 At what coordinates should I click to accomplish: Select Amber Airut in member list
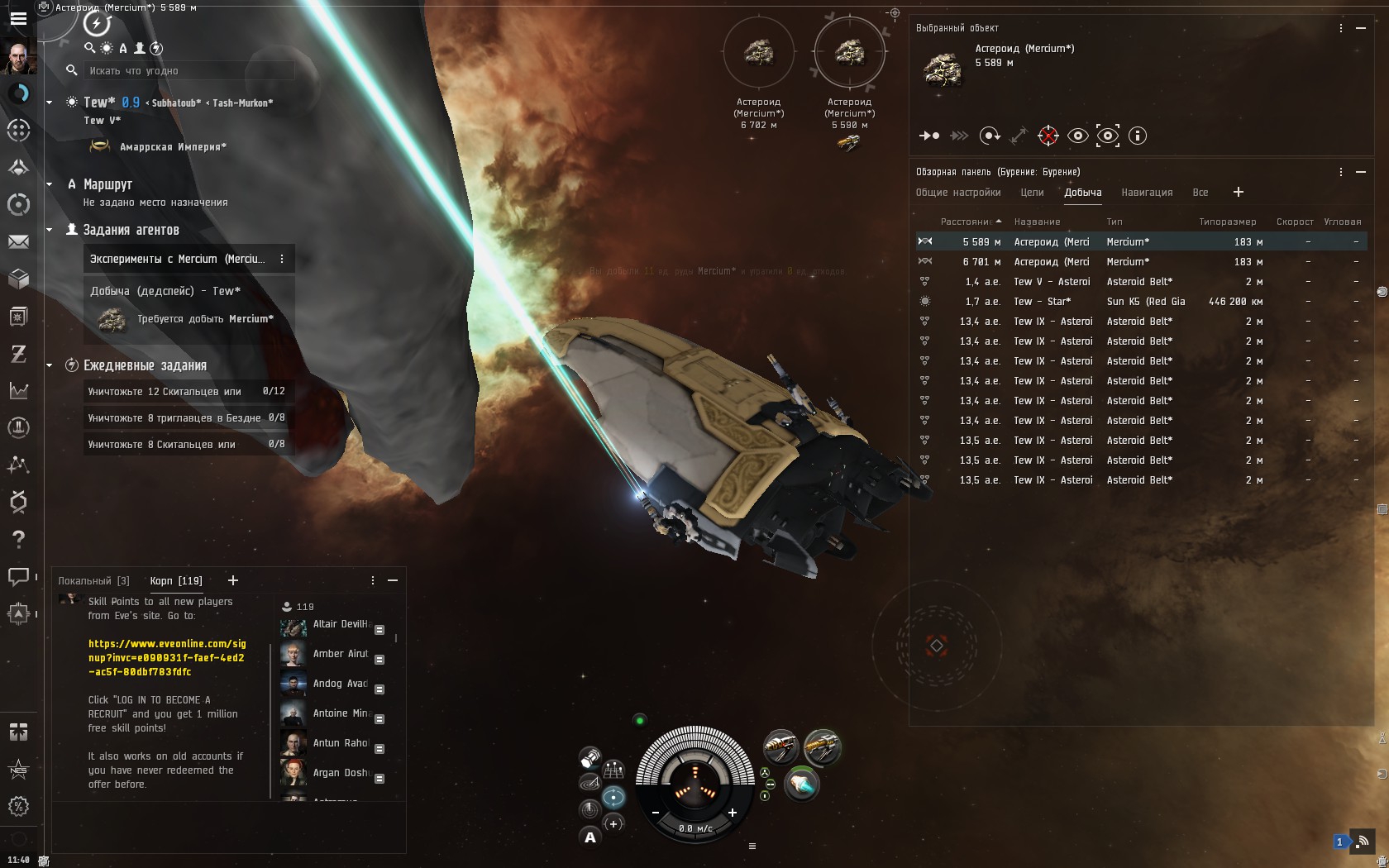coord(340,654)
